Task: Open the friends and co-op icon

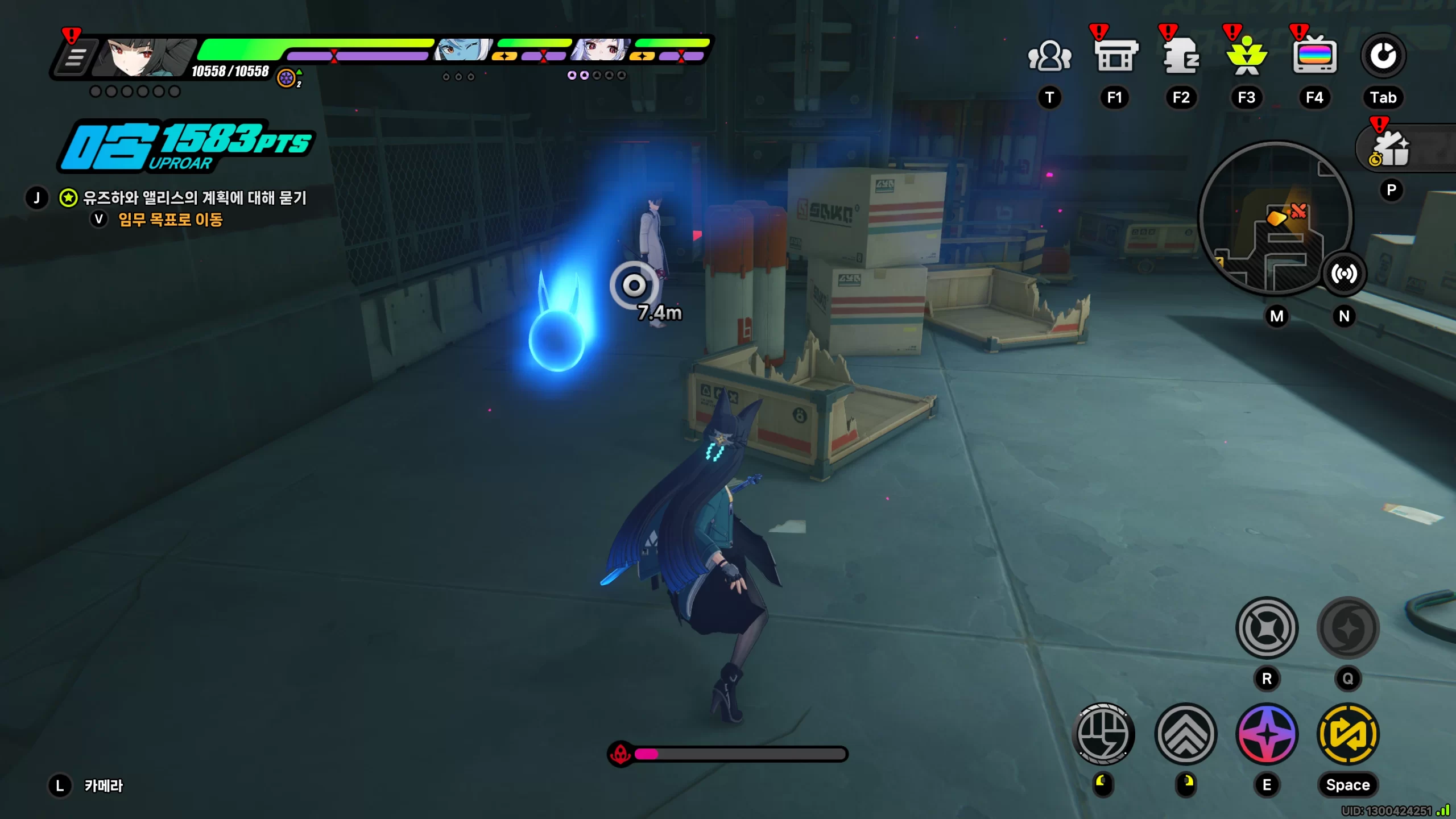Action: (x=1049, y=56)
